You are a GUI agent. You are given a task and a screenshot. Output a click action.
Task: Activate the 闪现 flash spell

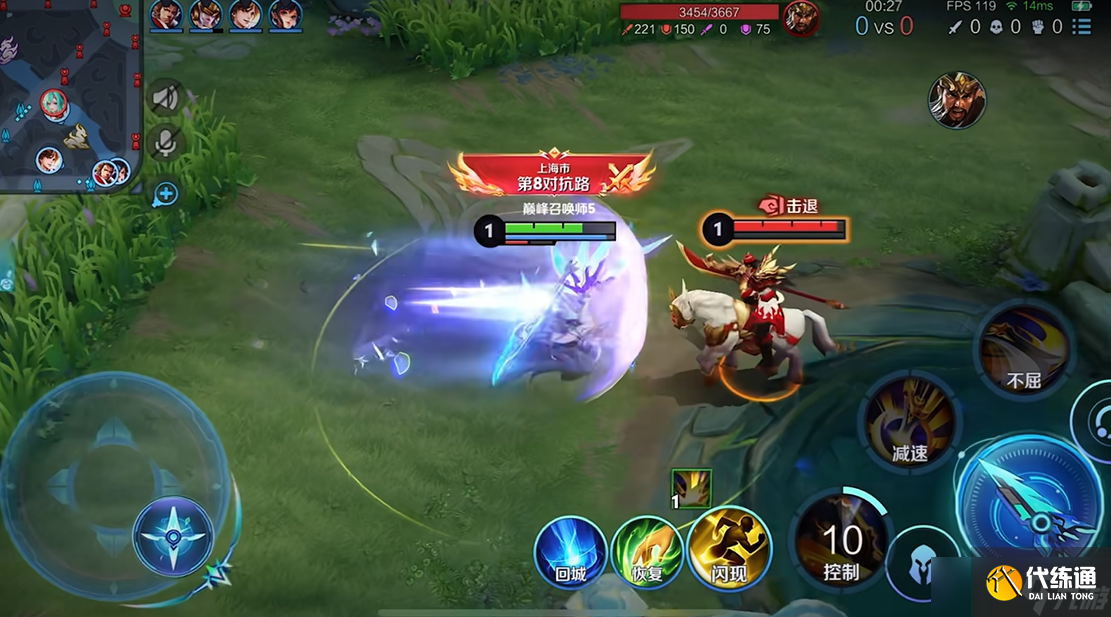point(726,549)
